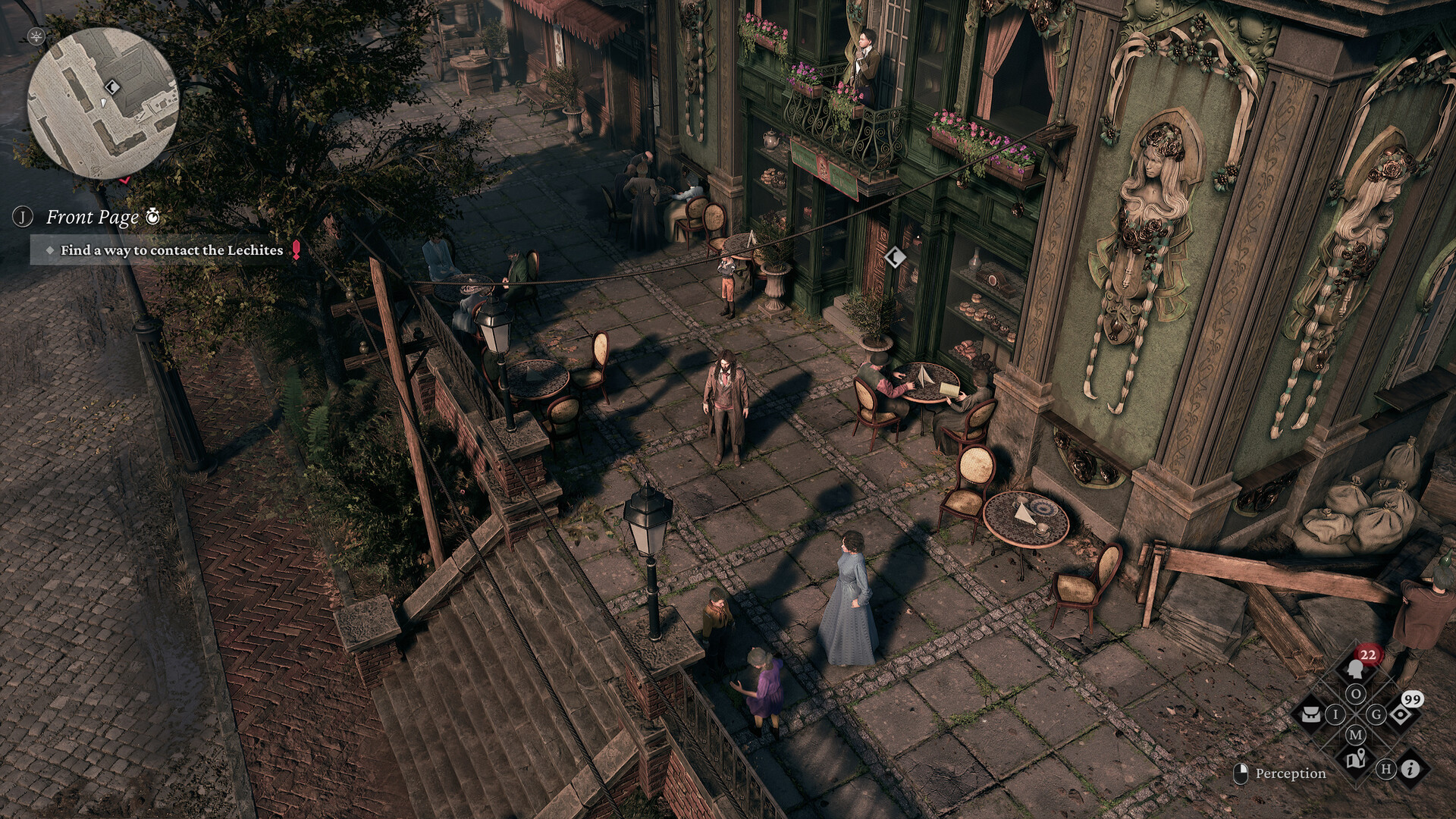
Task: Open the satchel icon next to the I key
Action: (x=1311, y=714)
